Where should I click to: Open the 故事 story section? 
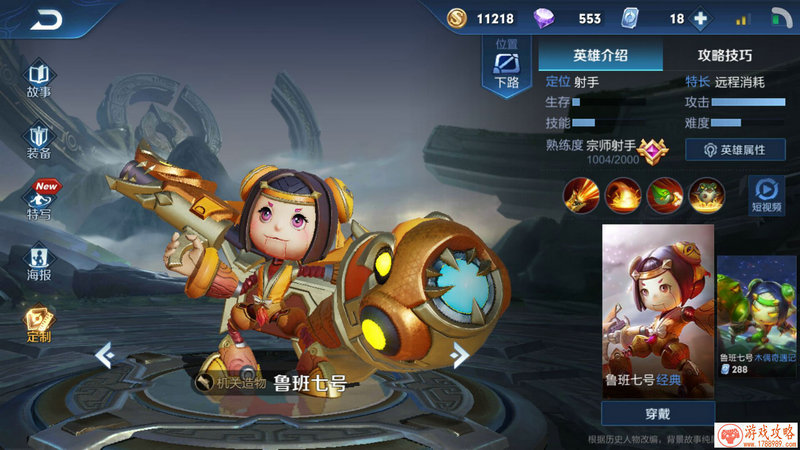click(x=39, y=81)
